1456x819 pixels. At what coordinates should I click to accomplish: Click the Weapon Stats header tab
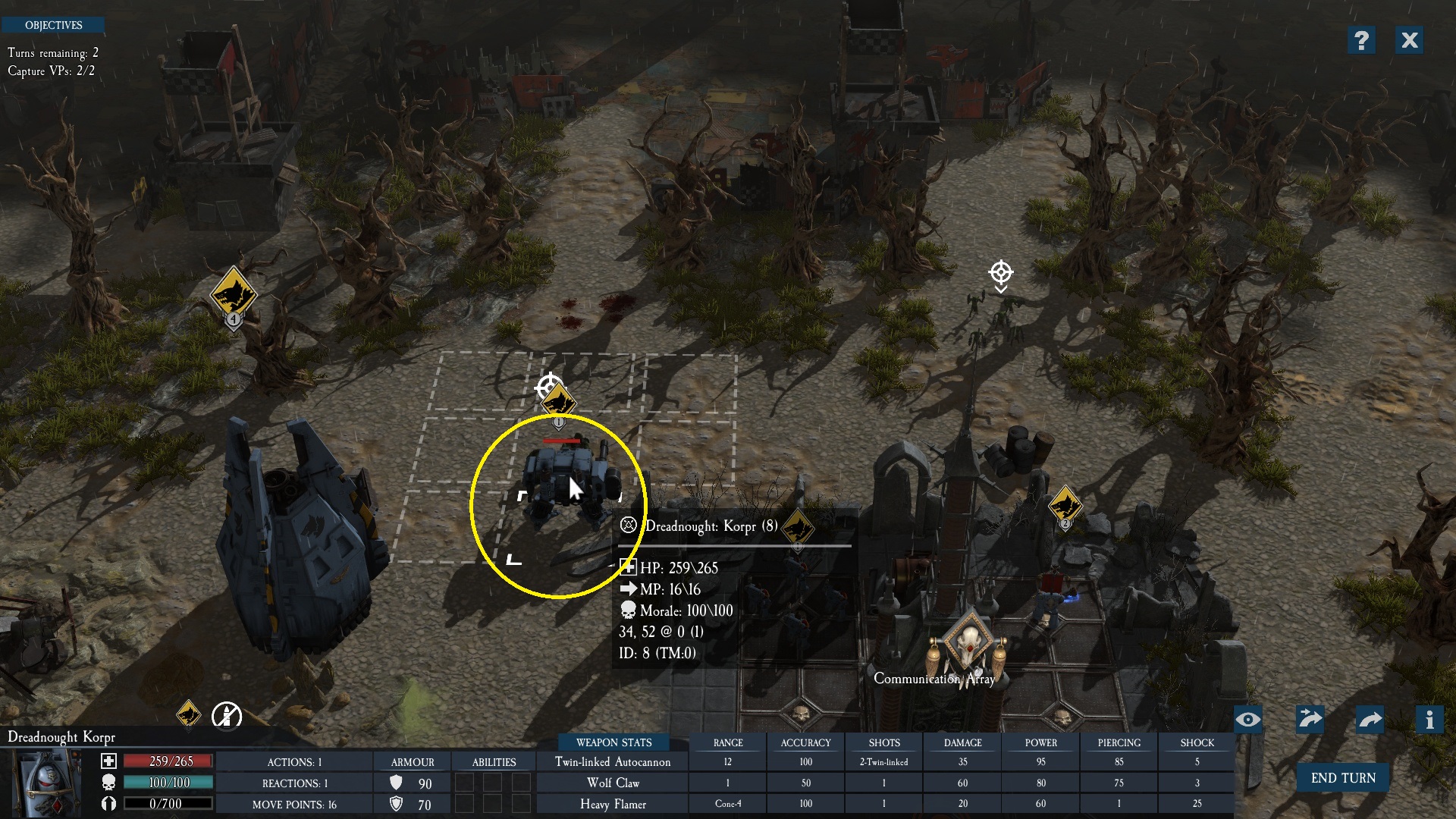613,742
